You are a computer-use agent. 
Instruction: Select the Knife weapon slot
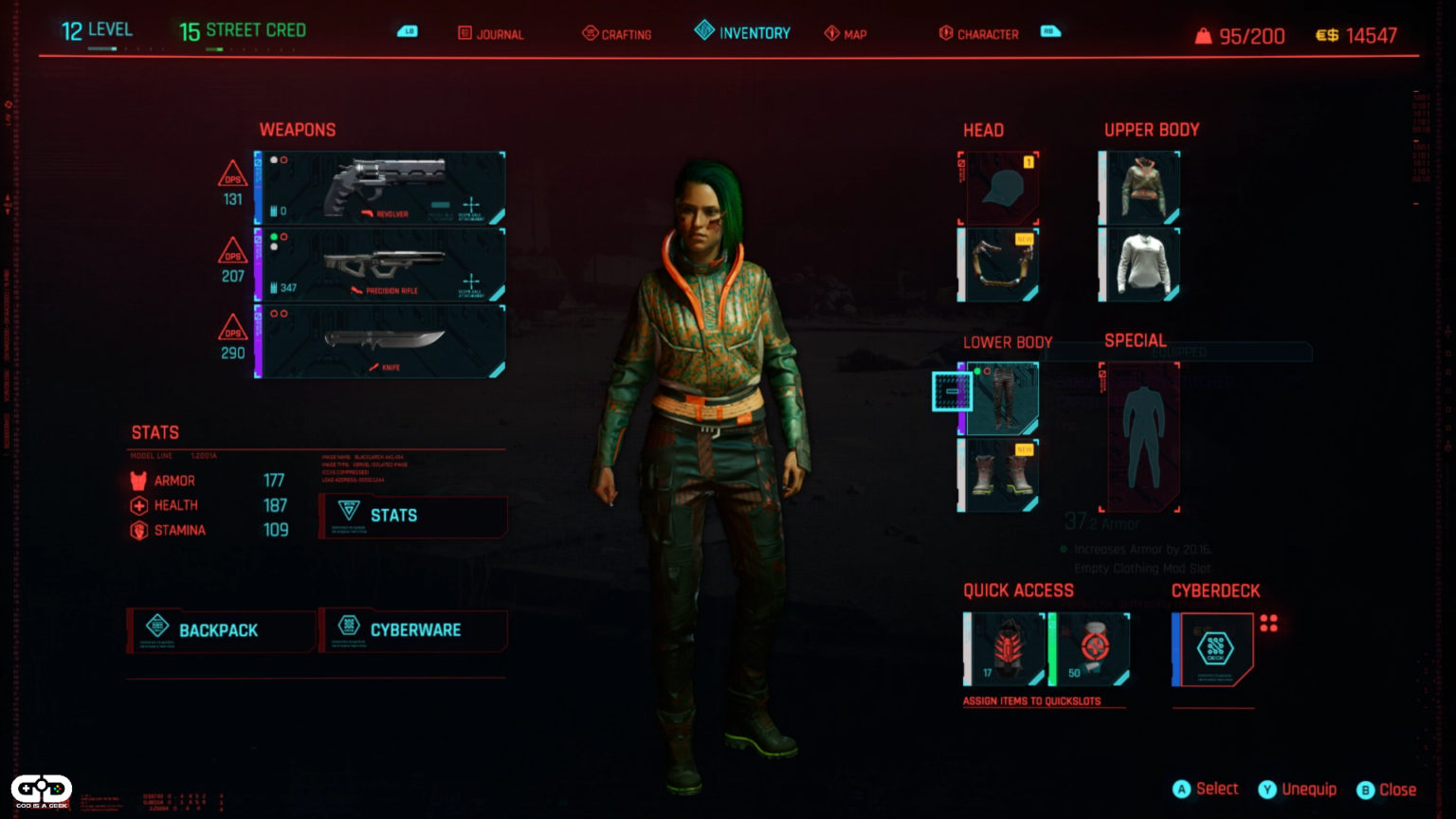(379, 343)
